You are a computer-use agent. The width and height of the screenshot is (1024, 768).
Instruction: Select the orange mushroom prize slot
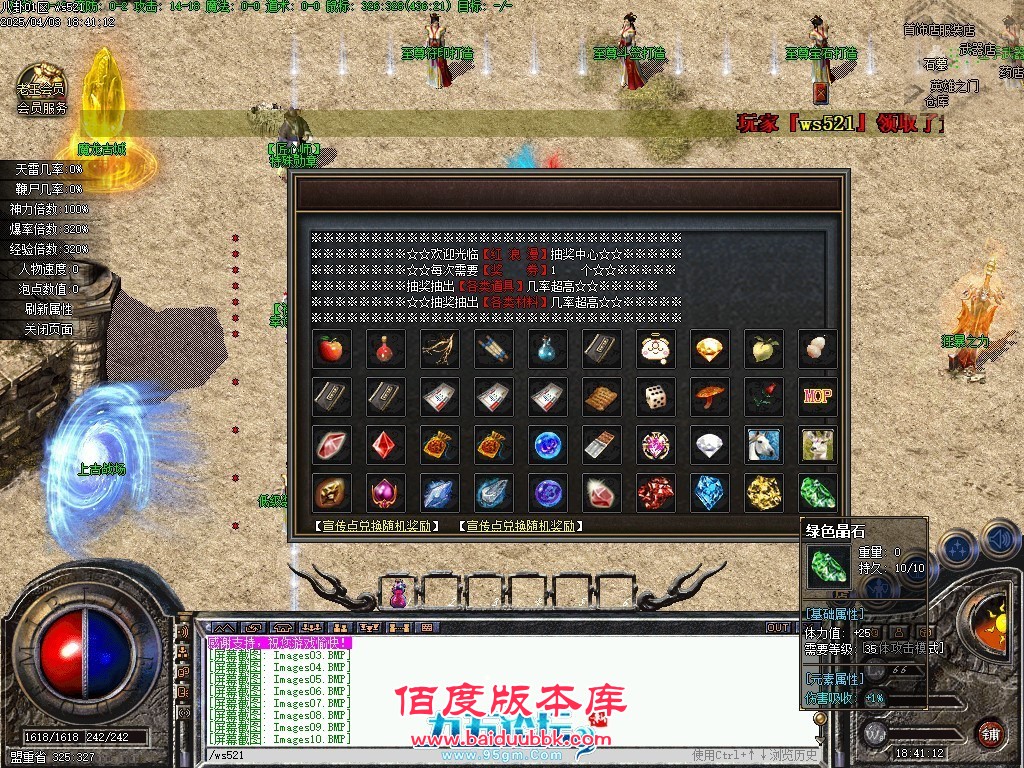pos(710,397)
